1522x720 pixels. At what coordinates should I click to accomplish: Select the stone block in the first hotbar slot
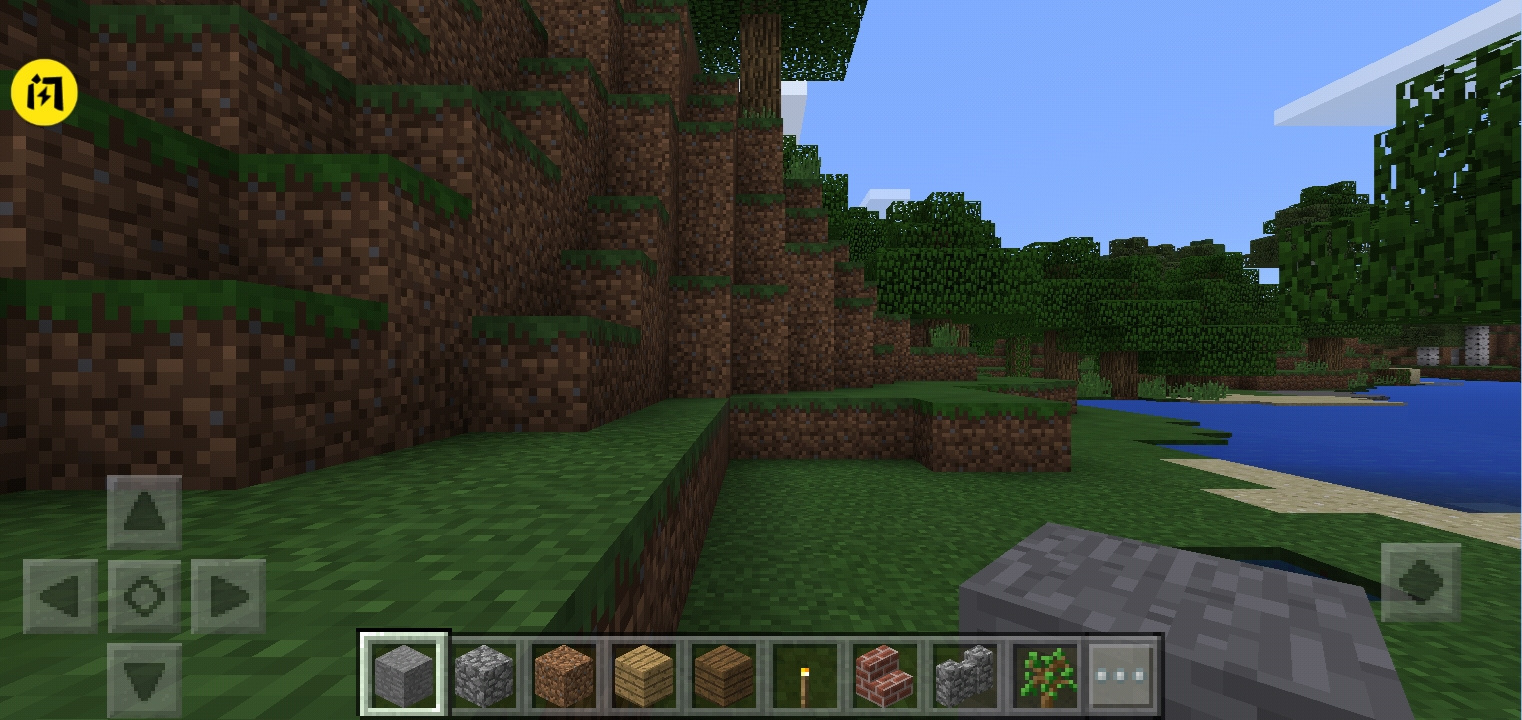click(403, 672)
